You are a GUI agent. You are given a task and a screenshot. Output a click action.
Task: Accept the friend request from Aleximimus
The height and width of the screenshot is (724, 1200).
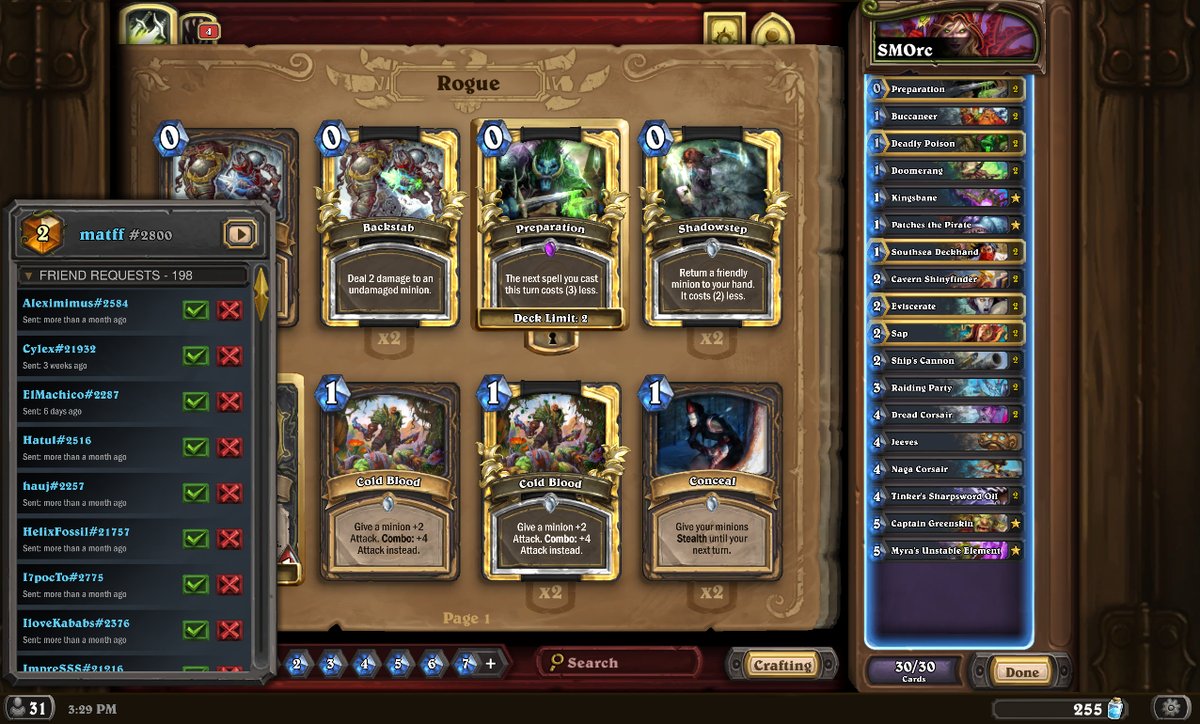pos(196,310)
